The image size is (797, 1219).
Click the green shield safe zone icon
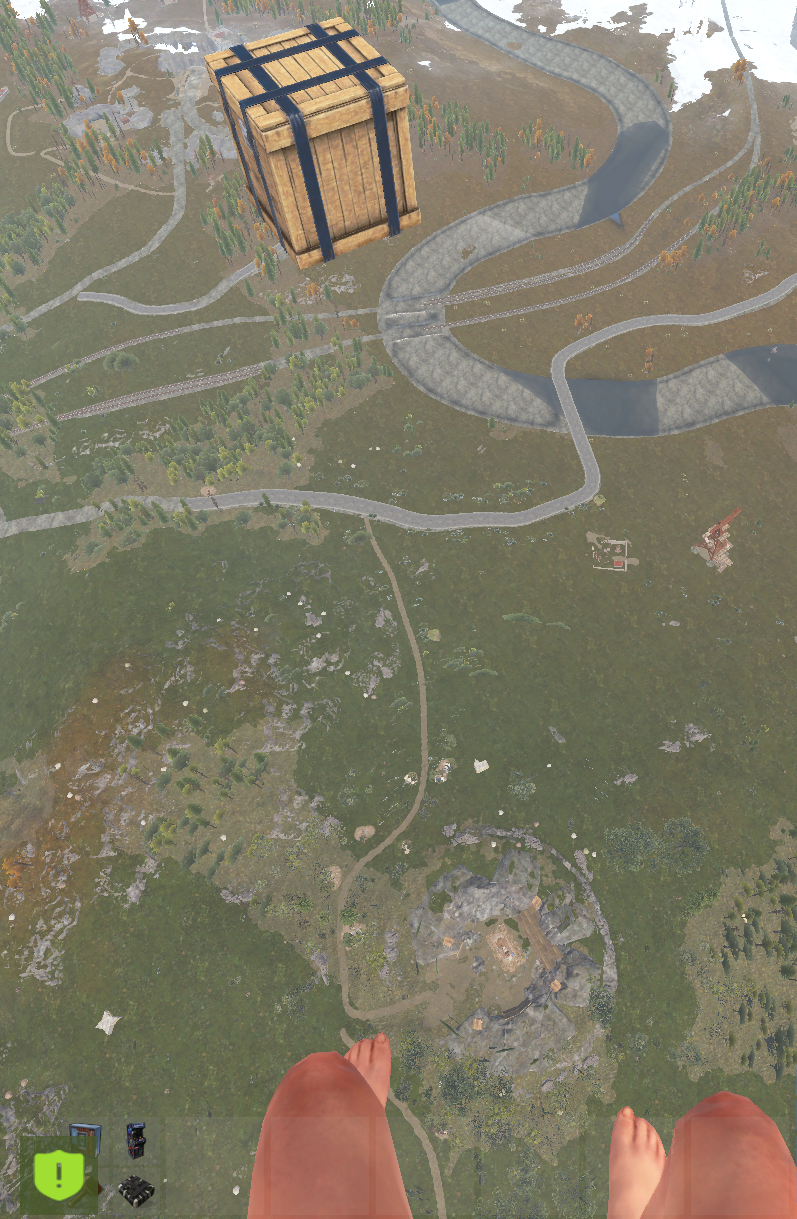click(58, 1176)
